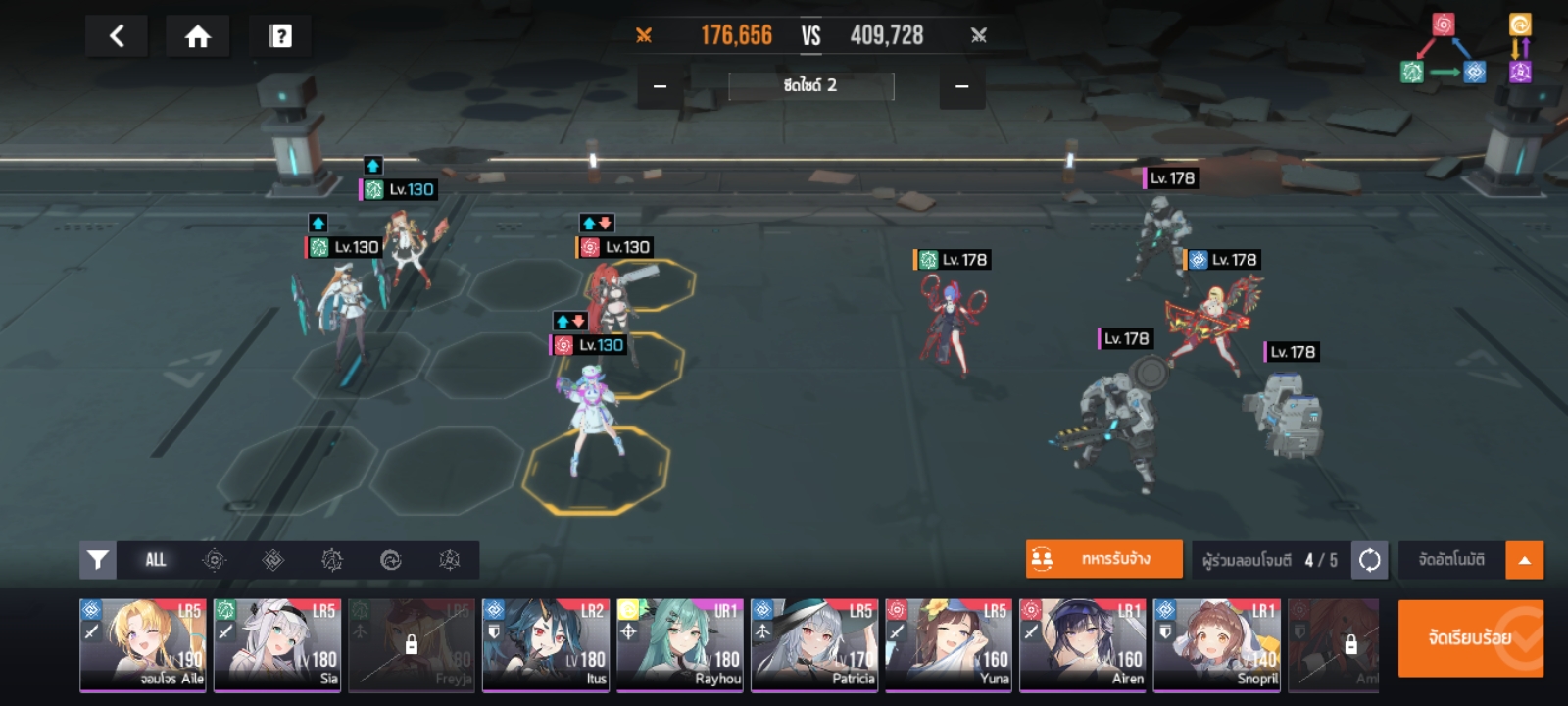Choose the auto-arrange button
This screenshot has height=706, width=1568.
1451,560
